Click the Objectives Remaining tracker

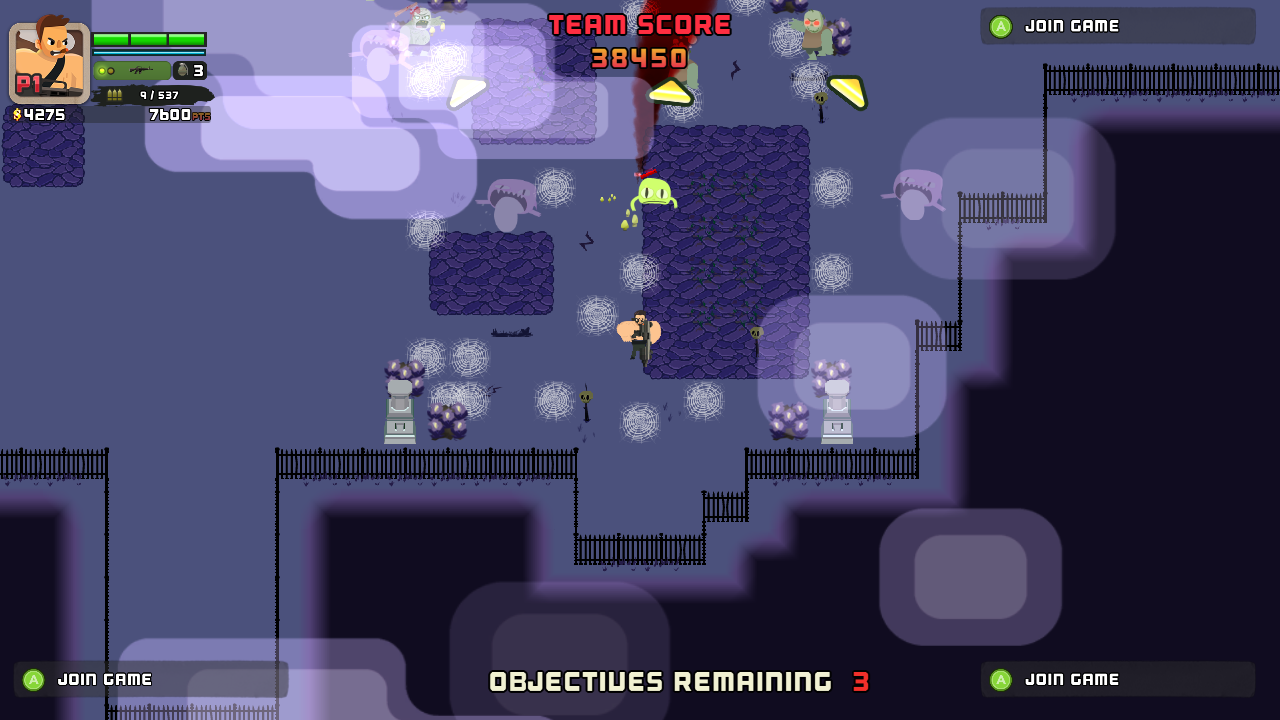click(x=679, y=682)
